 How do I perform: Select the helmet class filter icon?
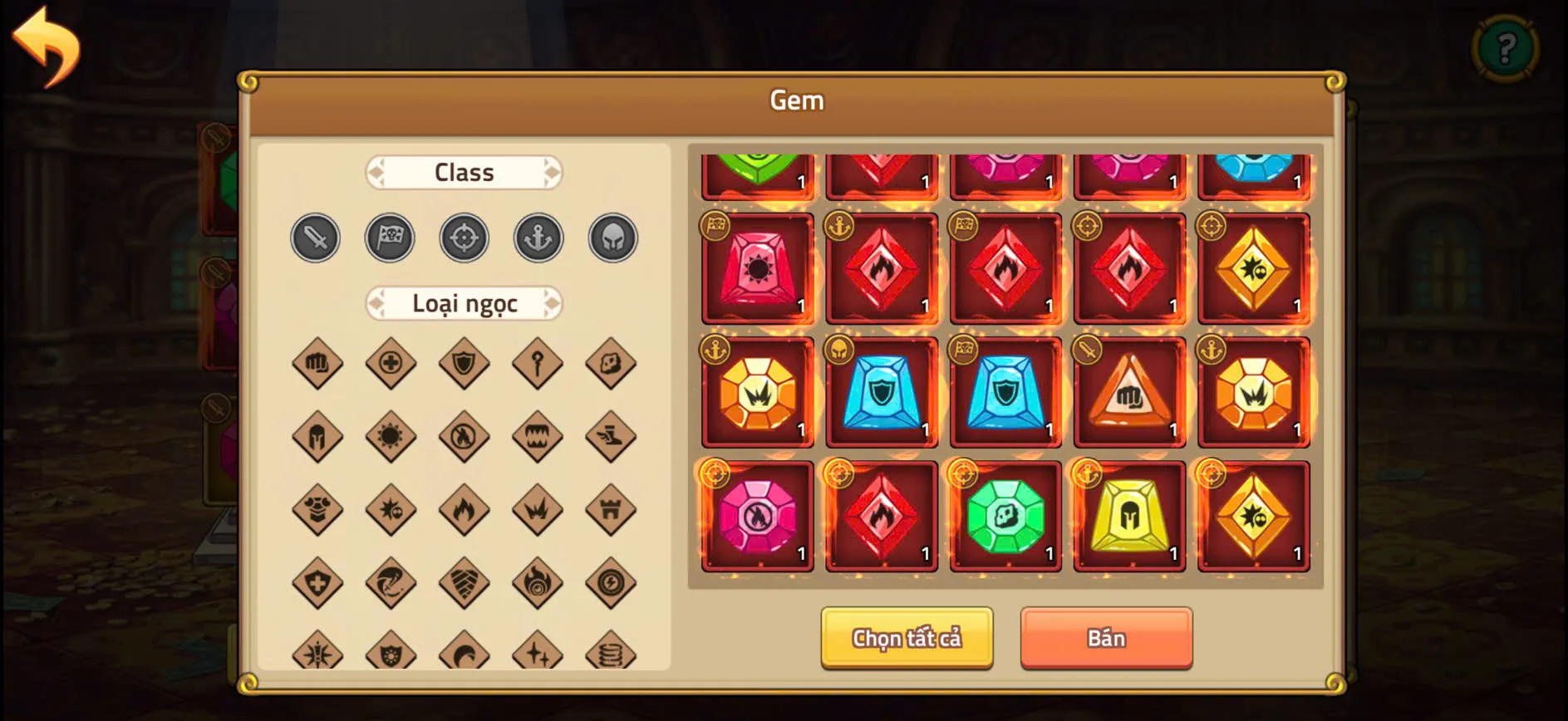click(612, 237)
